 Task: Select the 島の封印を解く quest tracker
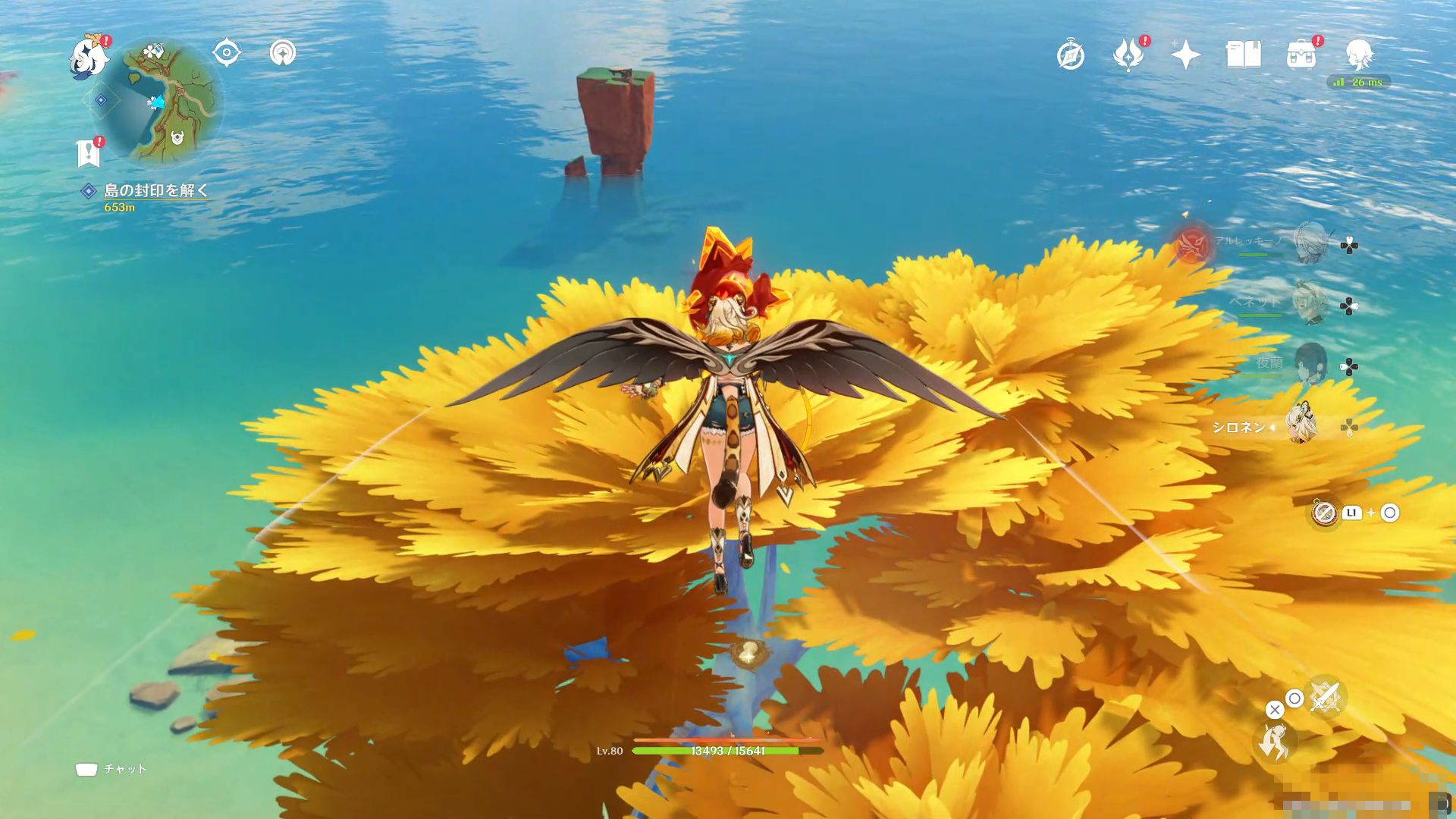pyautogui.click(x=155, y=191)
